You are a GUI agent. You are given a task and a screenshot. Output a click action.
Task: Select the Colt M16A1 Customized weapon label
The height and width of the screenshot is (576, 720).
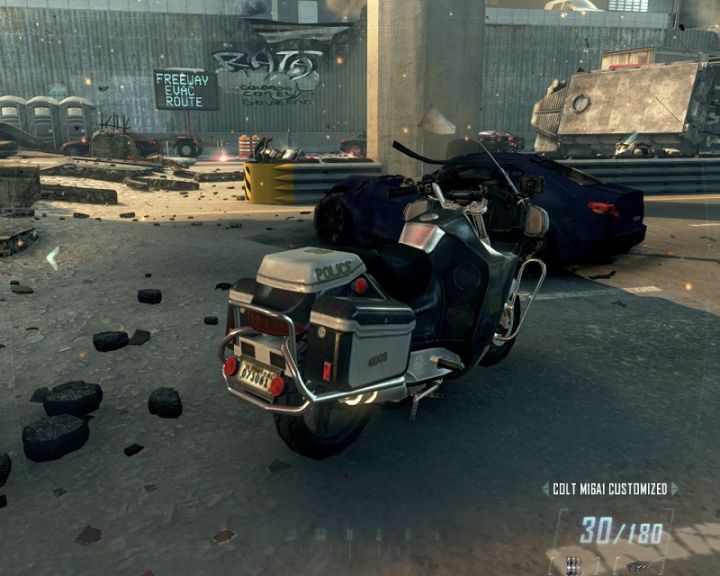click(x=609, y=489)
